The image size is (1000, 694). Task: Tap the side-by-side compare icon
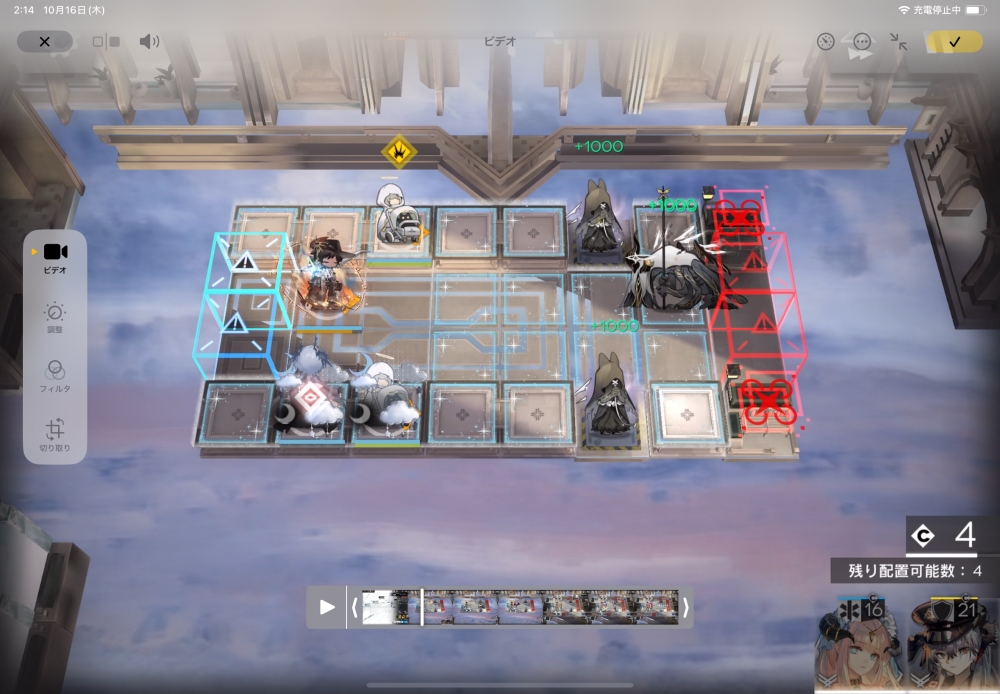tap(106, 42)
